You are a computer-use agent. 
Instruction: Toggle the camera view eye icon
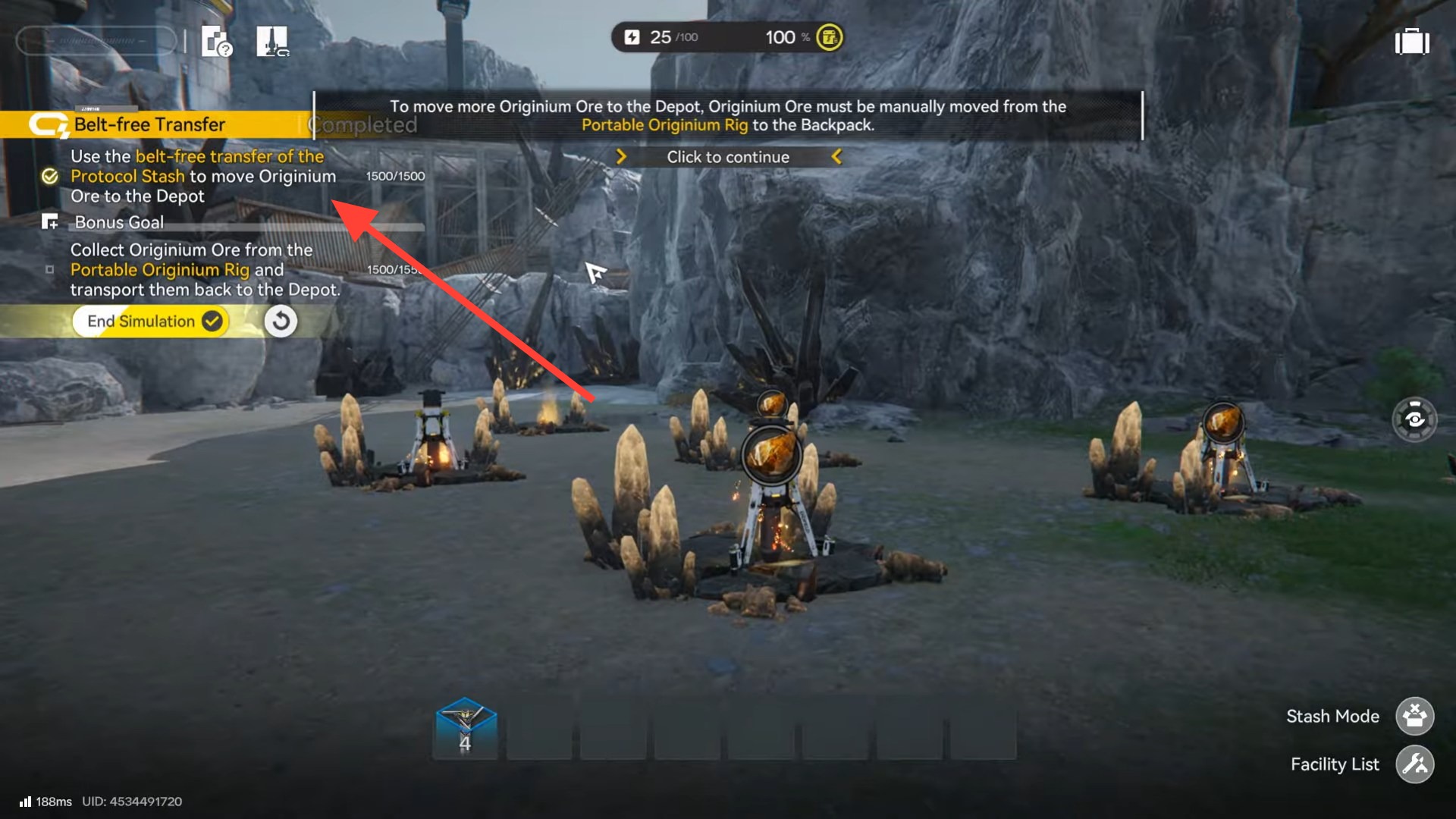(x=1414, y=419)
